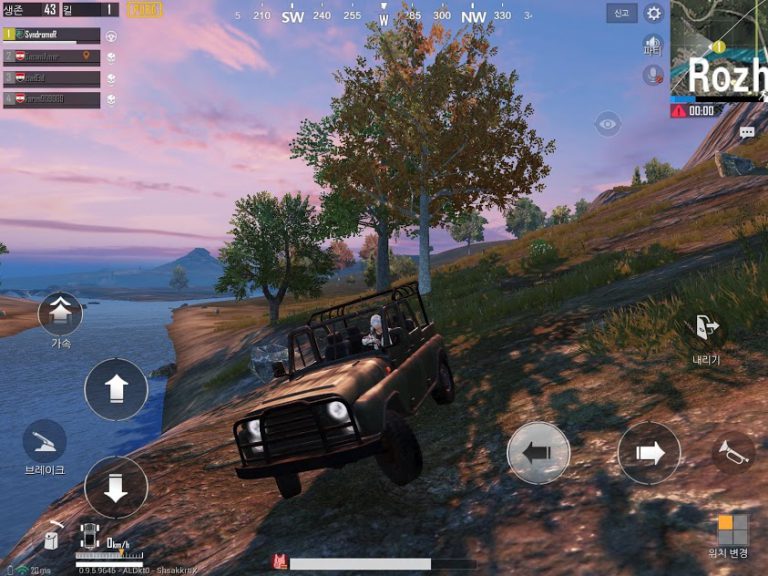Toggle the muted microphone icon
The image size is (768, 576).
coord(653,74)
